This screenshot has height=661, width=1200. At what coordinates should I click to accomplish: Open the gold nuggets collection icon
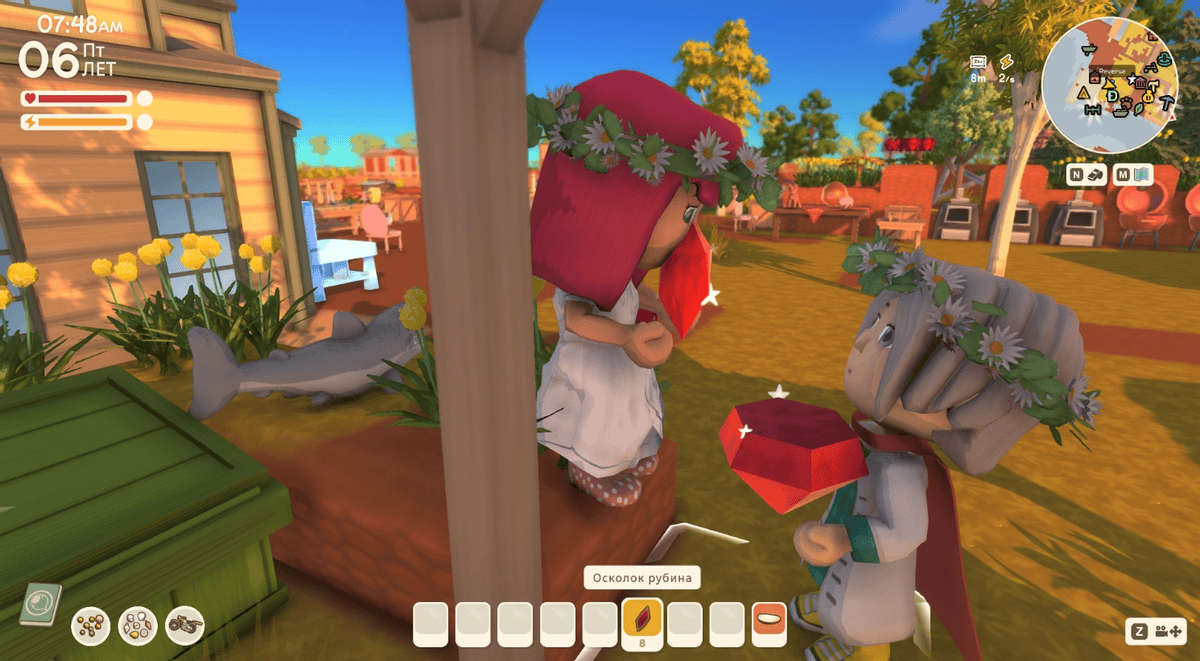(x=90, y=625)
